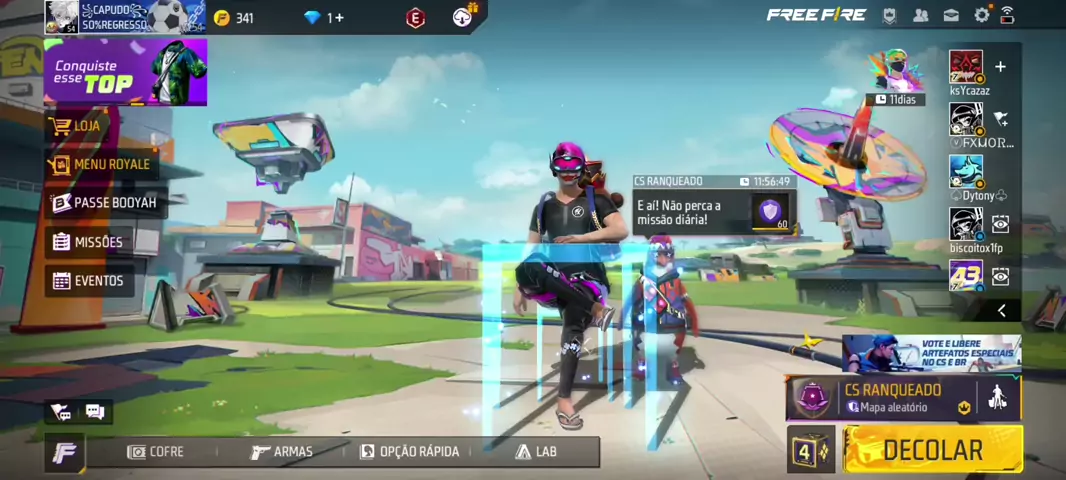Open the mail envelope icon

951,15
